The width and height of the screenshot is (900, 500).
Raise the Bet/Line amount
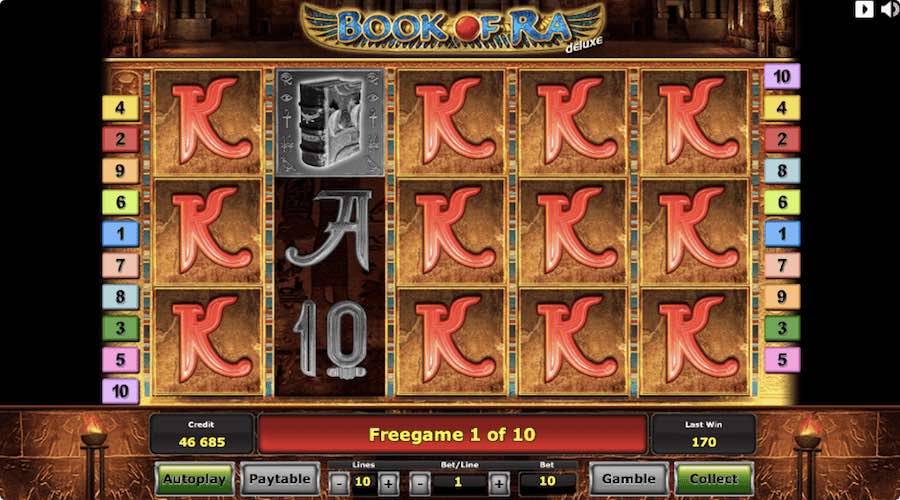click(x=498, y=482)
